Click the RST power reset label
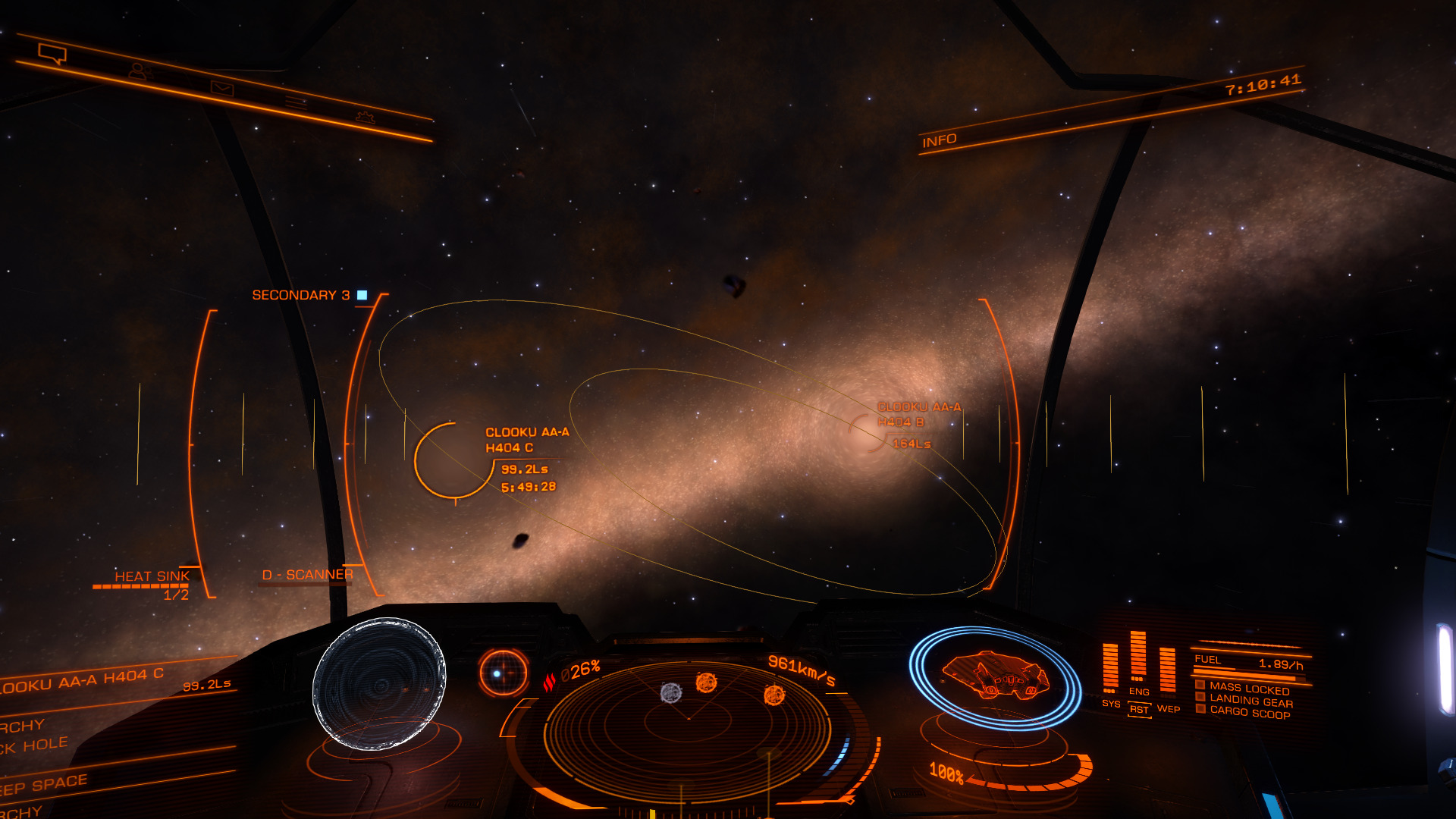The height and width of the screenshot is (819, 1456). pyautogui.click(x=1139, y=710)
